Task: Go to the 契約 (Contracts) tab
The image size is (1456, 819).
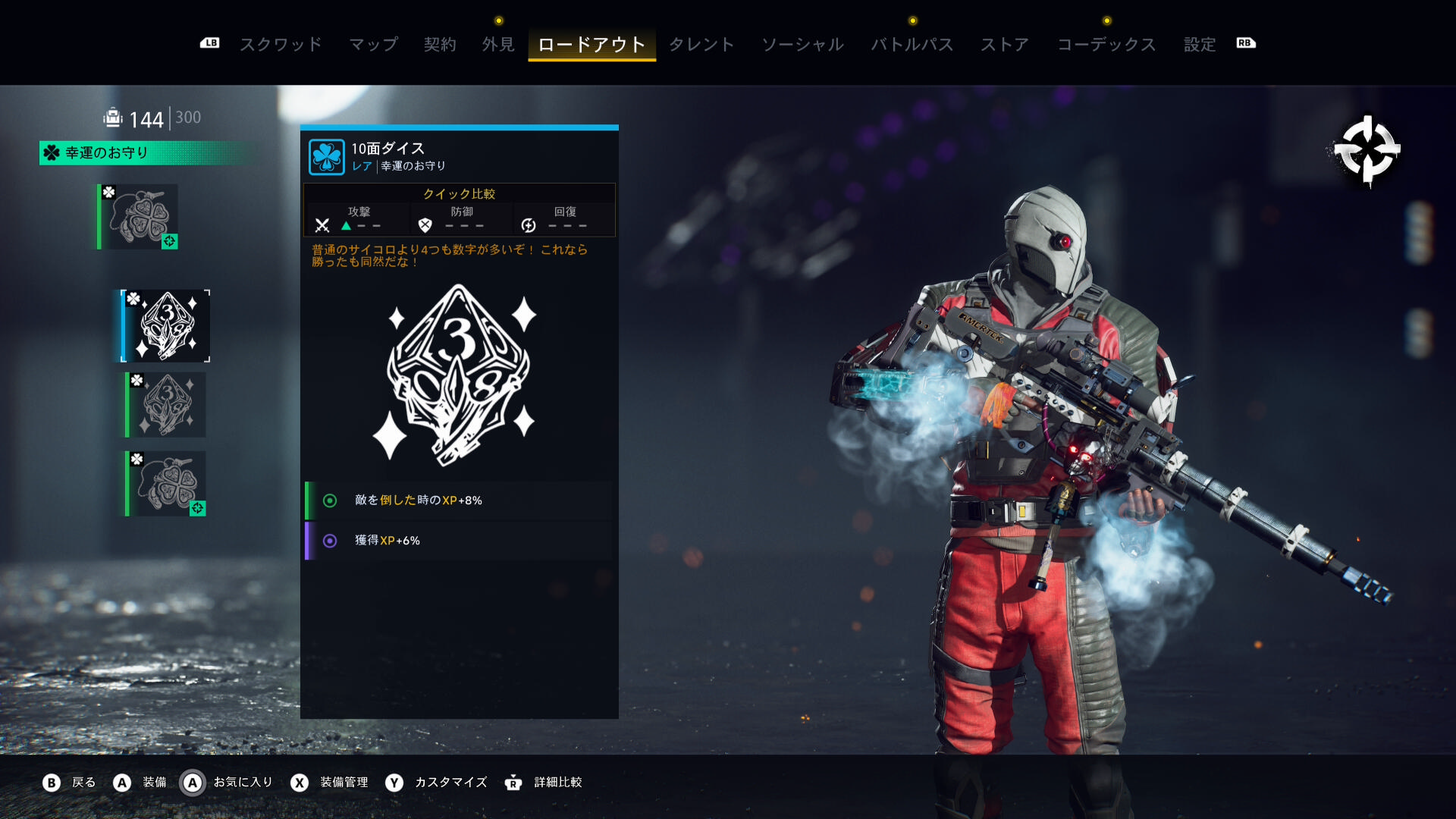Action: pos(440,45)
